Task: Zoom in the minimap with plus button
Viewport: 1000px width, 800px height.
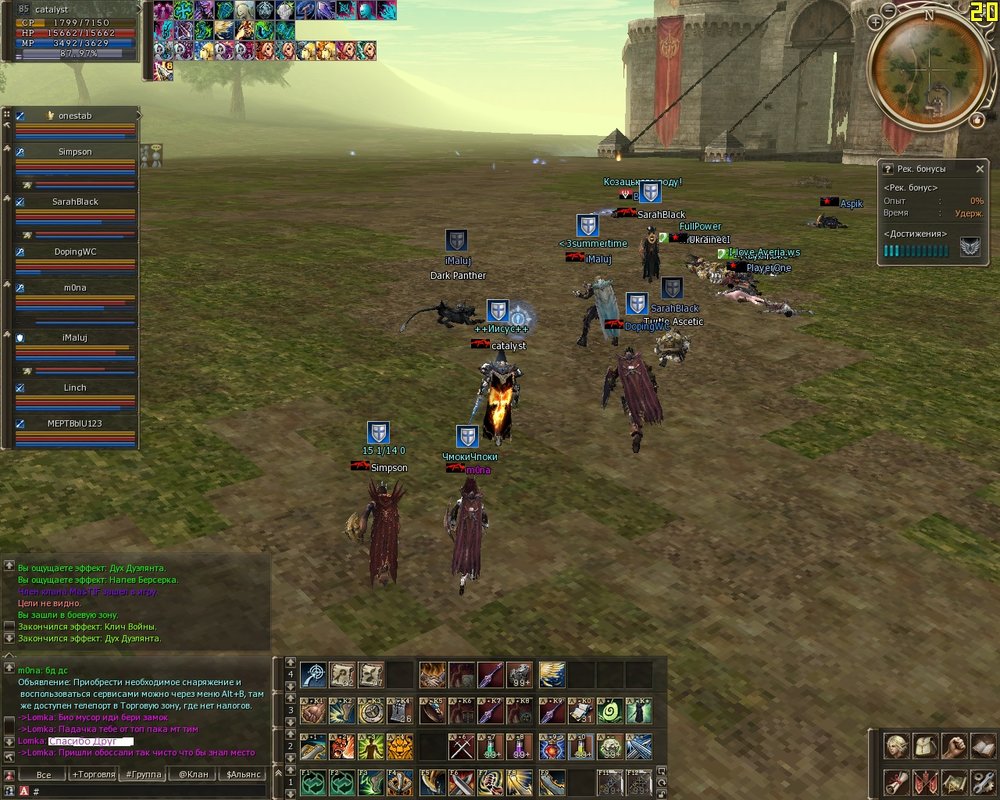Action: (x=876, y=21)
